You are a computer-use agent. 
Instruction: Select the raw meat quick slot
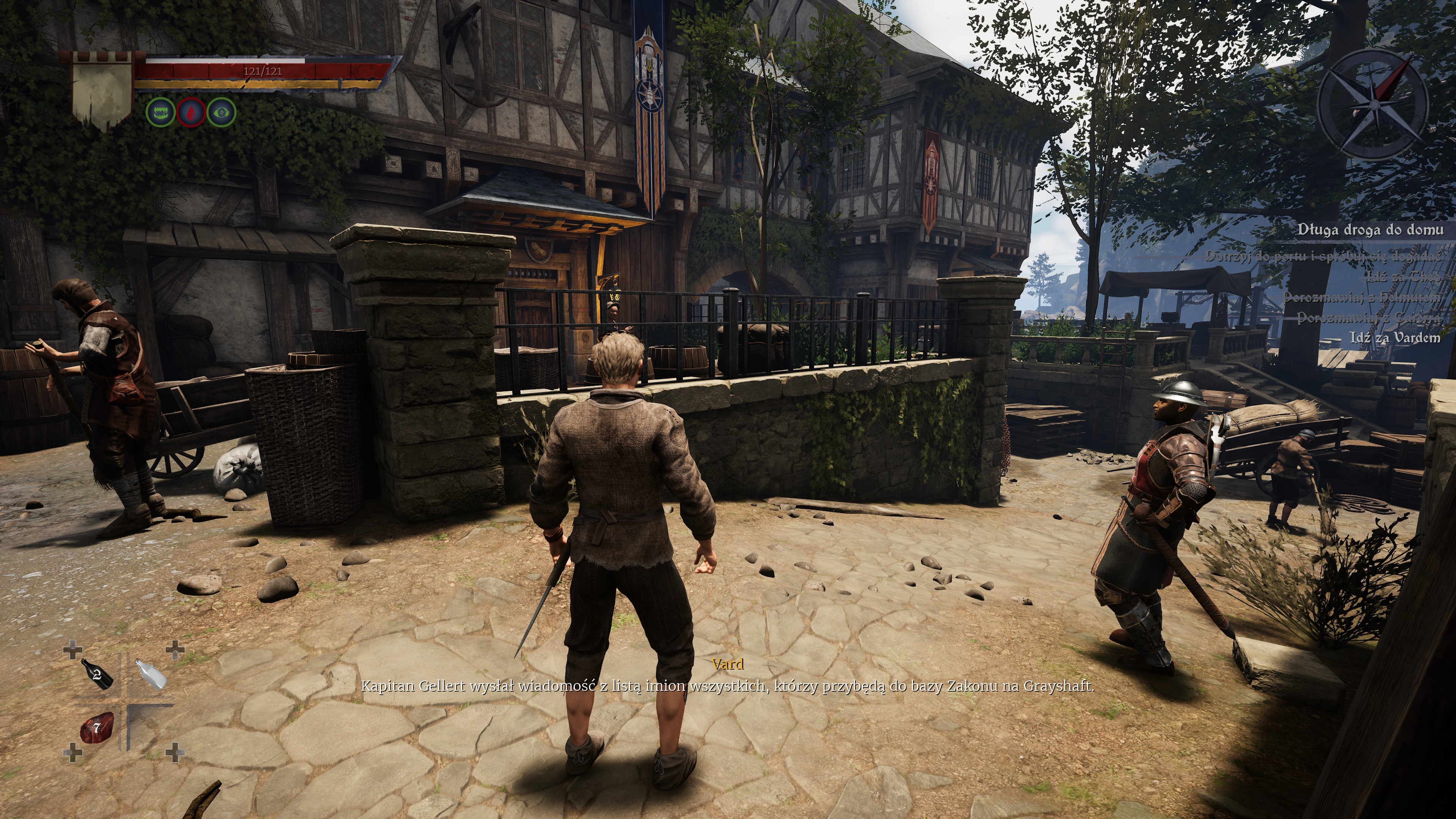(96, 728)
